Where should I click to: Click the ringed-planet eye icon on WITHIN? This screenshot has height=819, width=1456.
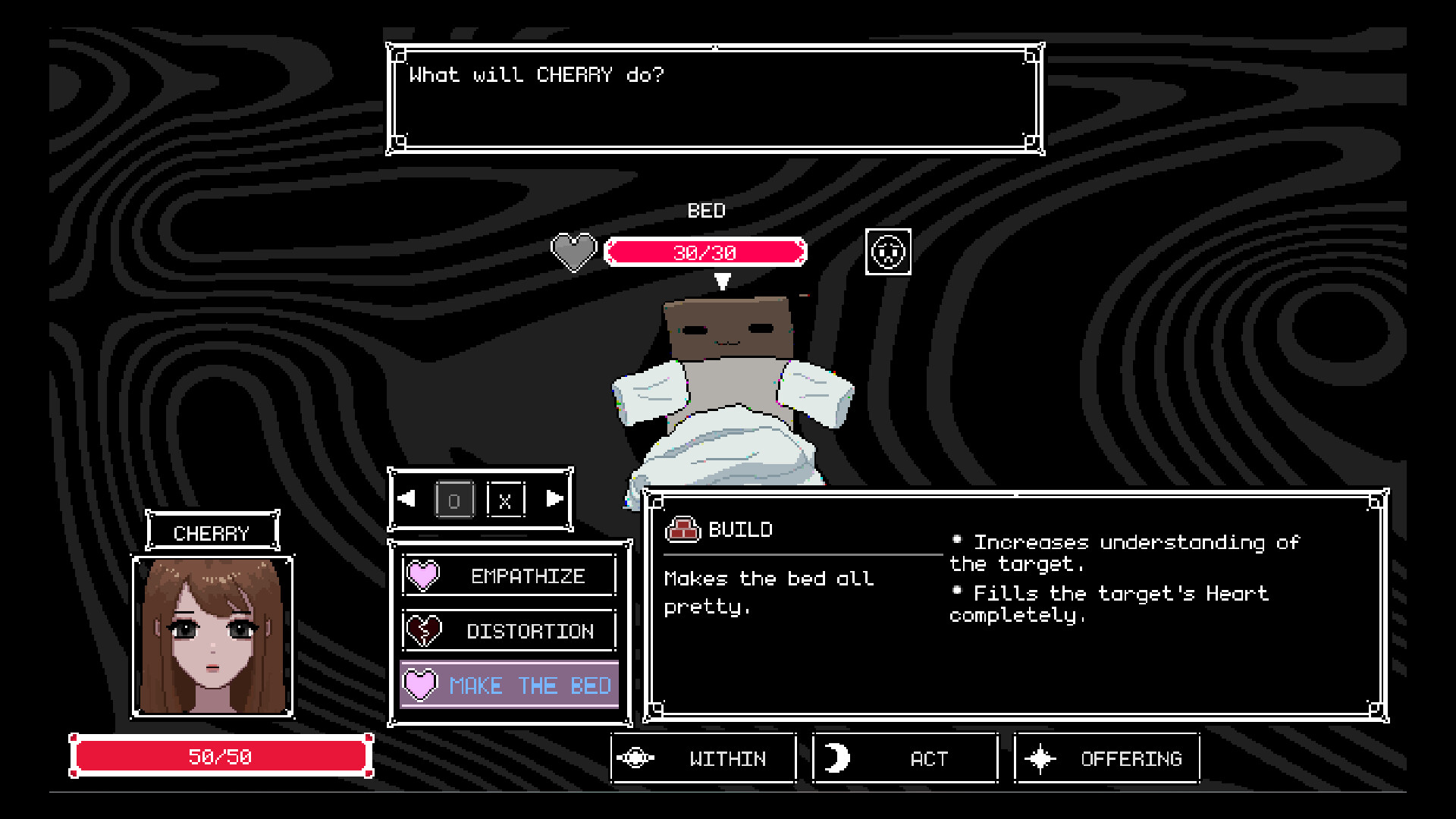pyautogui.click(x=635, y=758)
